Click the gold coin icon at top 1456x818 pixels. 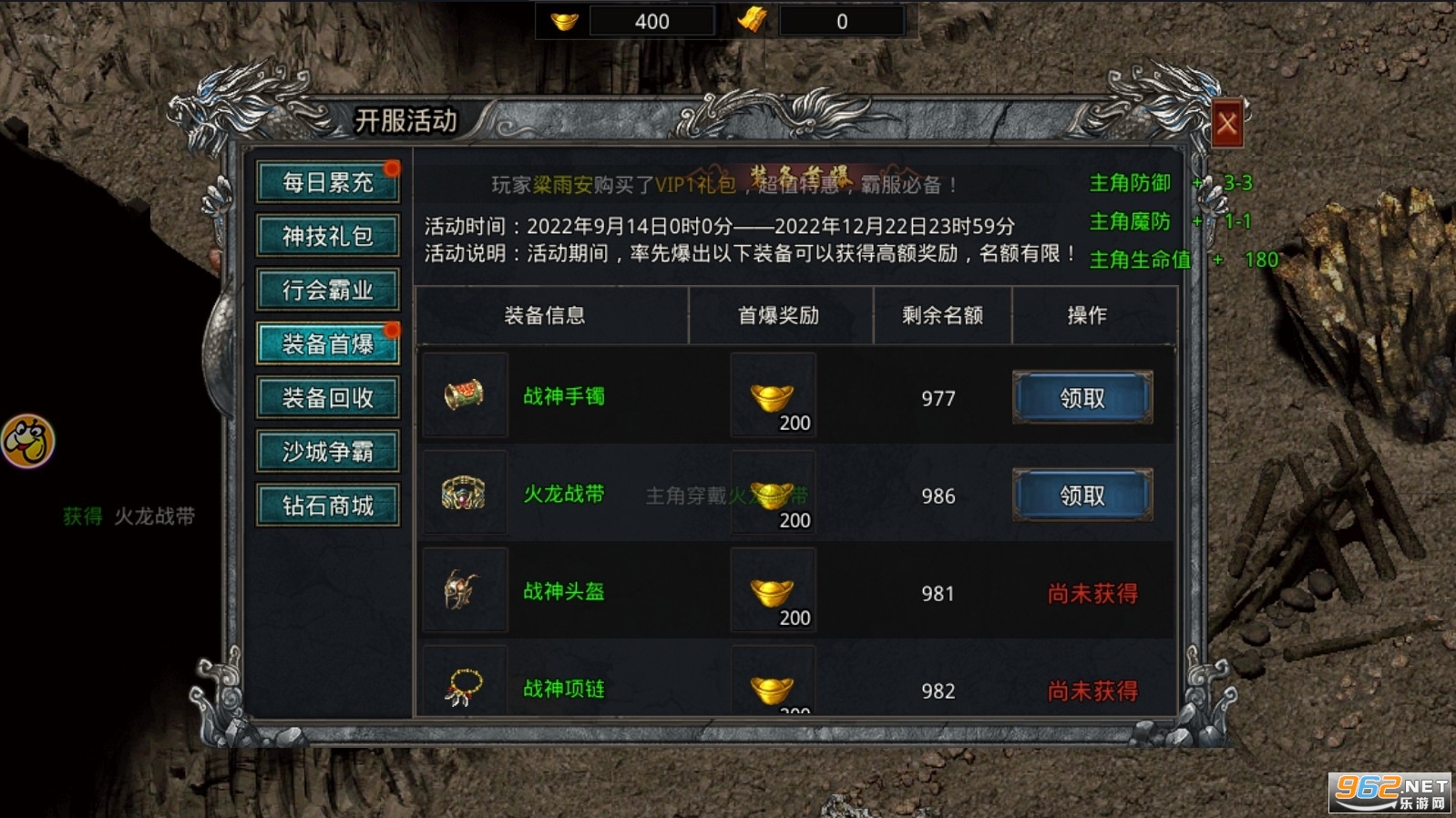pyautogui.click(x=565, y=20)
